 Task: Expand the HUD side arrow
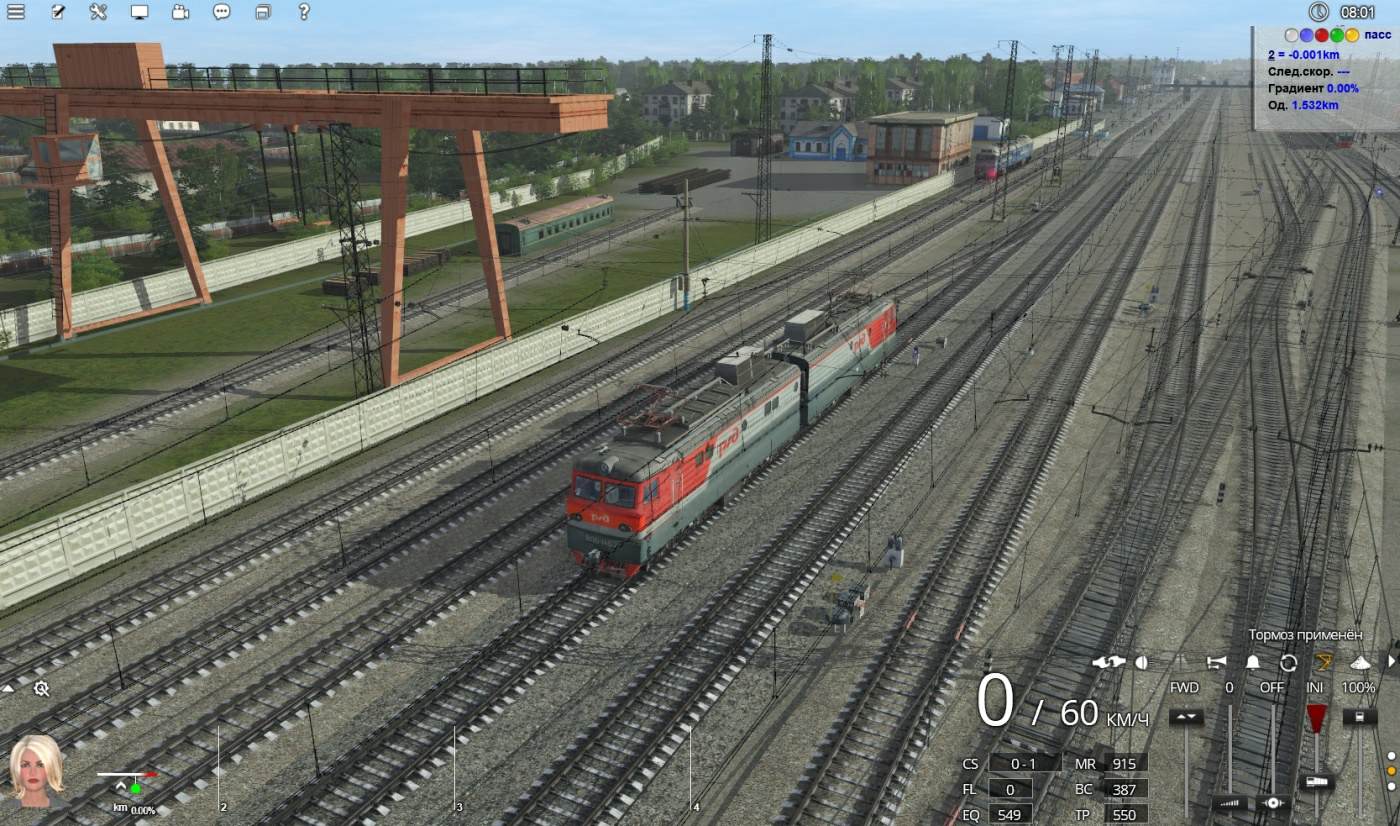click(1391, 662)
